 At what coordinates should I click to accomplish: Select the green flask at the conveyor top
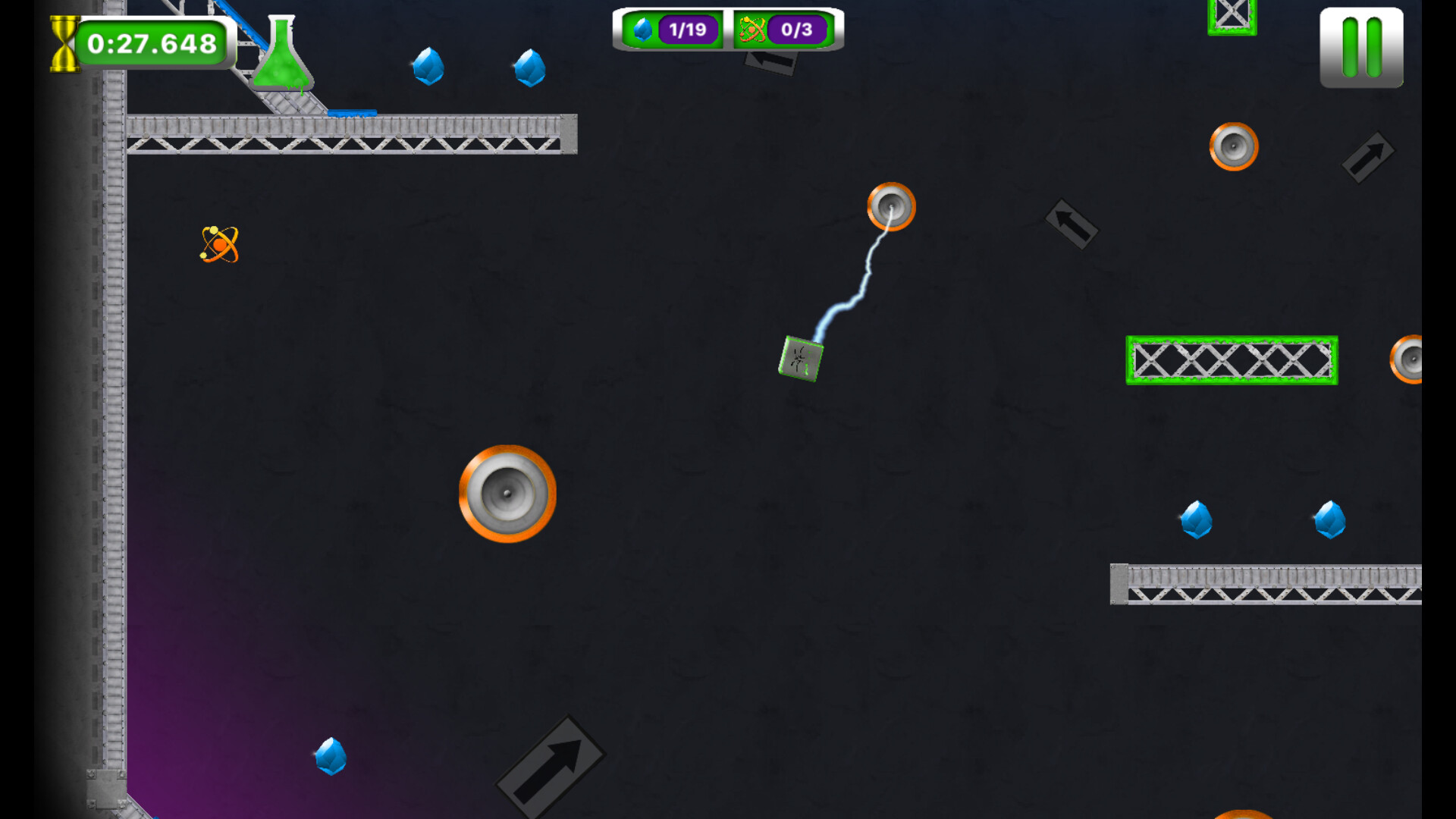pos(284,53)
